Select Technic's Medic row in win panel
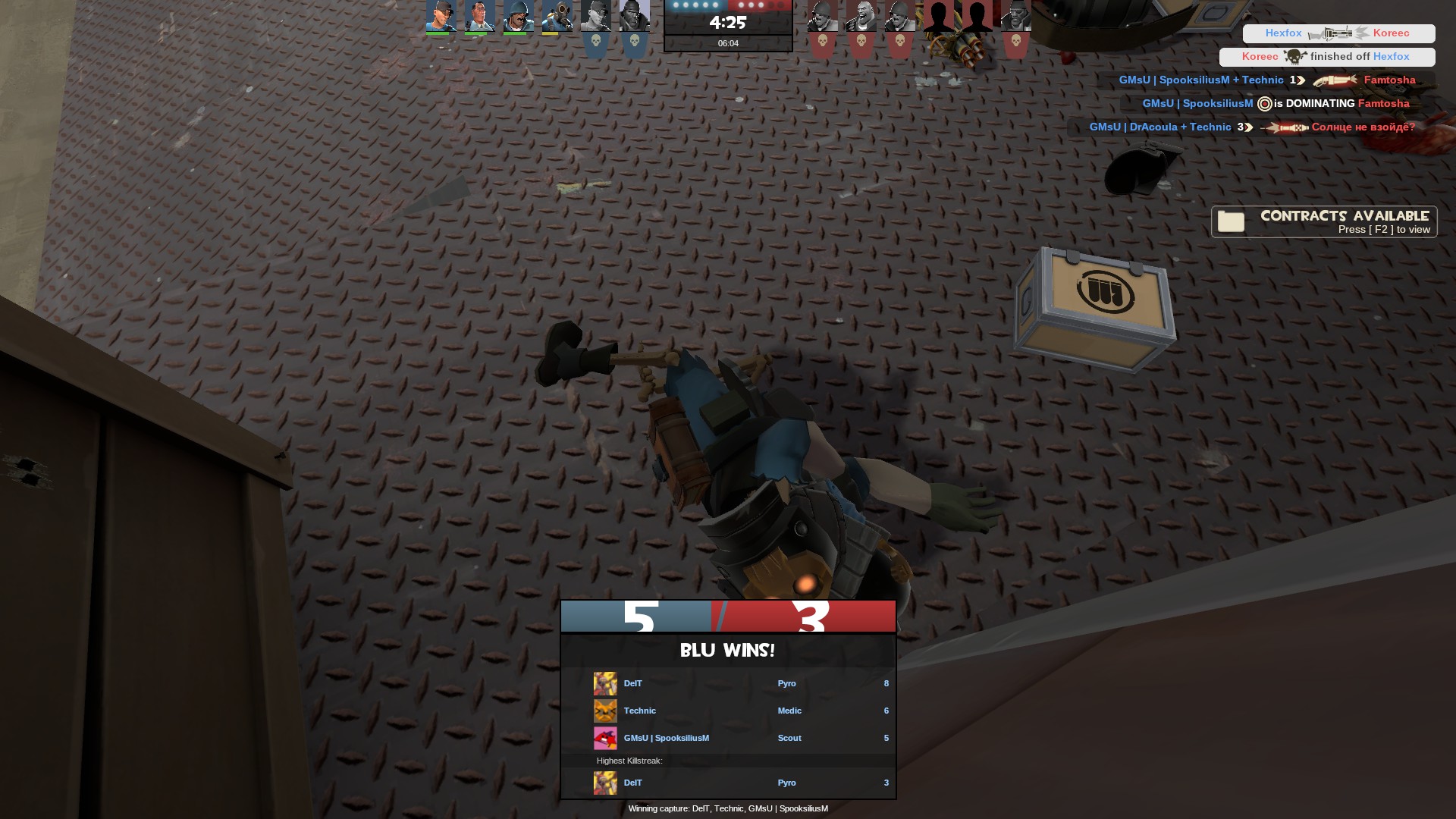This screenshot has width=1456, height=819. click(x=728, y=711)
